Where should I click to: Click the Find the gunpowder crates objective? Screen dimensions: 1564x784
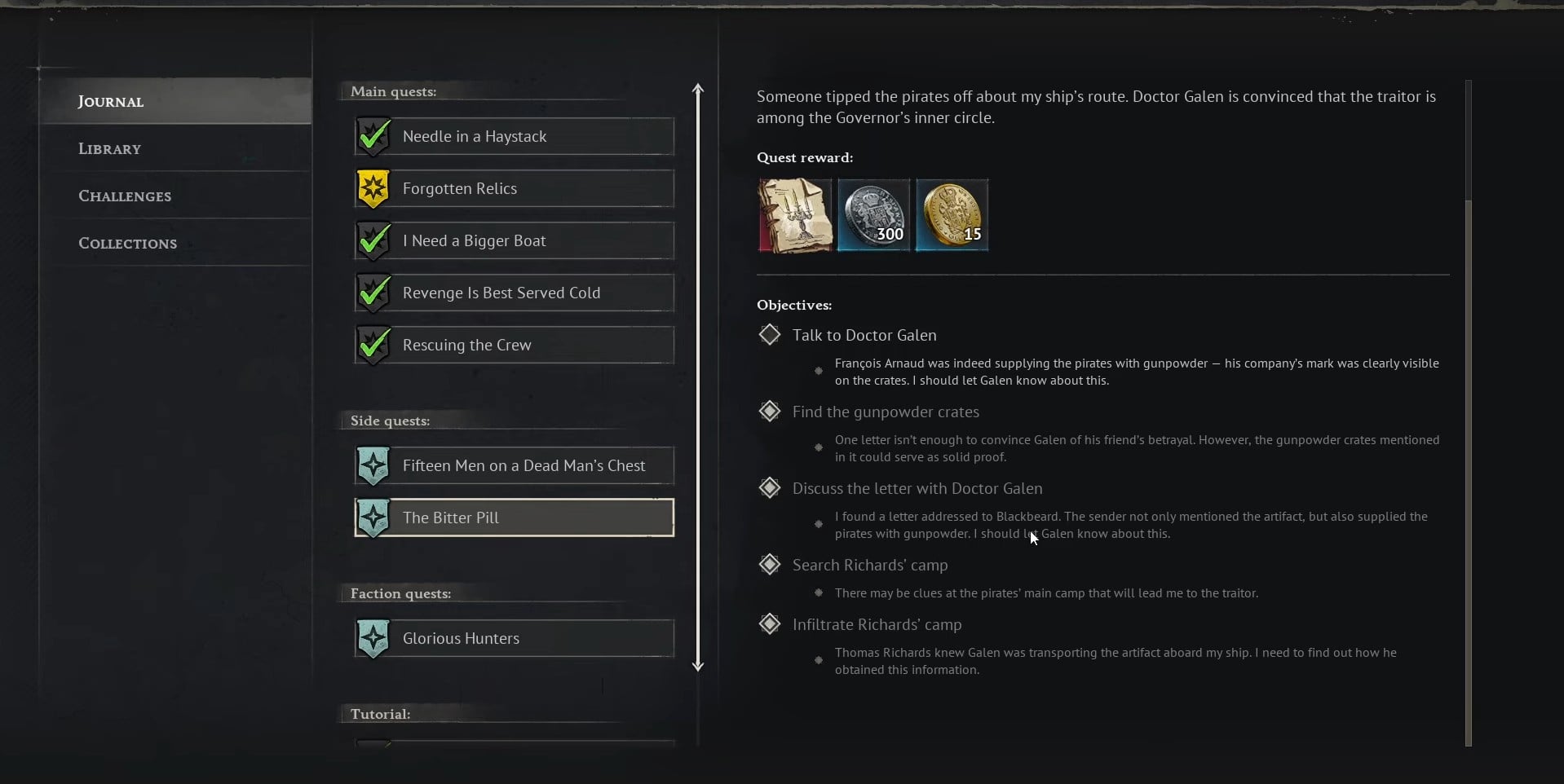pyautogui.click(x=886, y=412)
